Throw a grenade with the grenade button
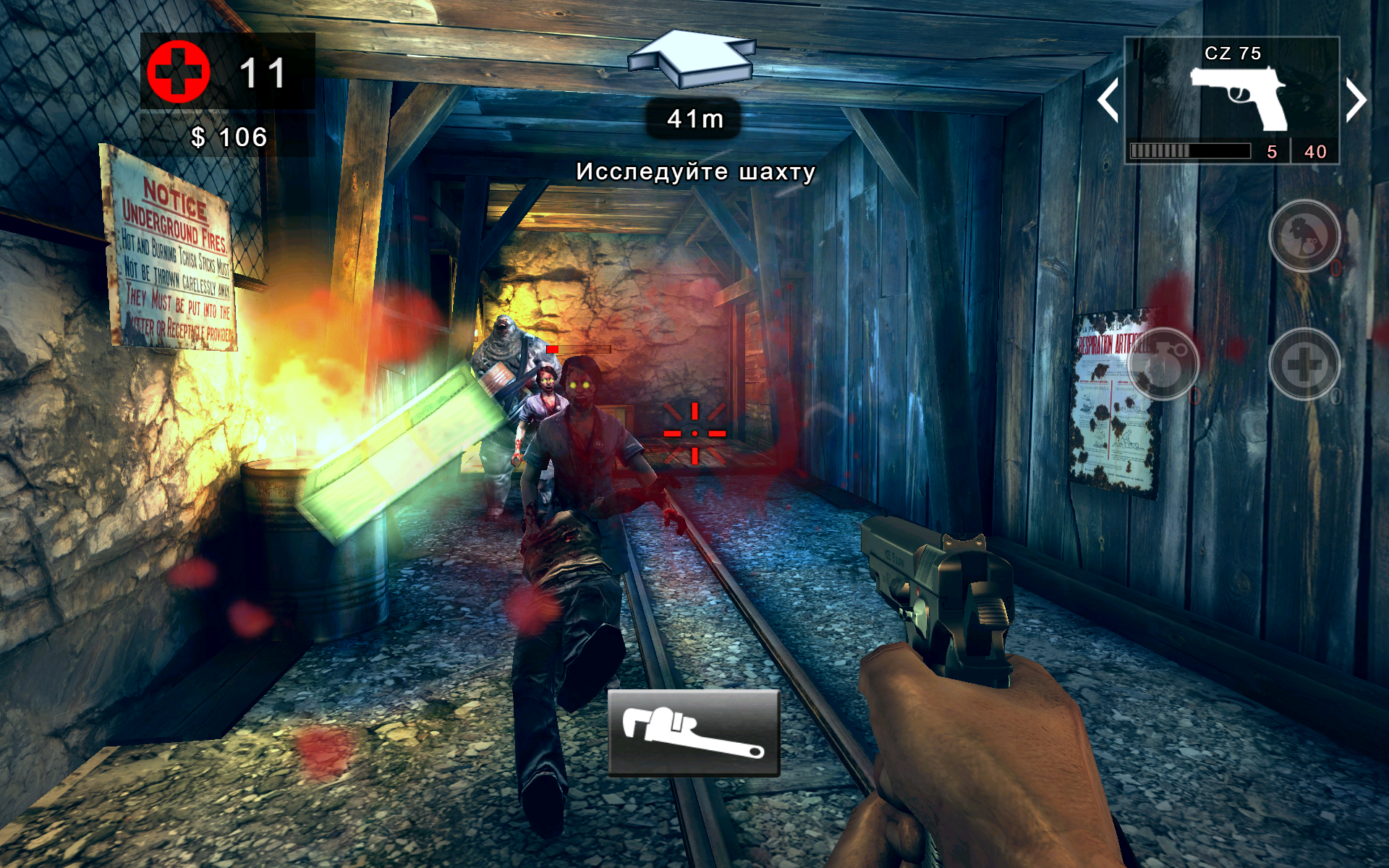 (1163, 364)
